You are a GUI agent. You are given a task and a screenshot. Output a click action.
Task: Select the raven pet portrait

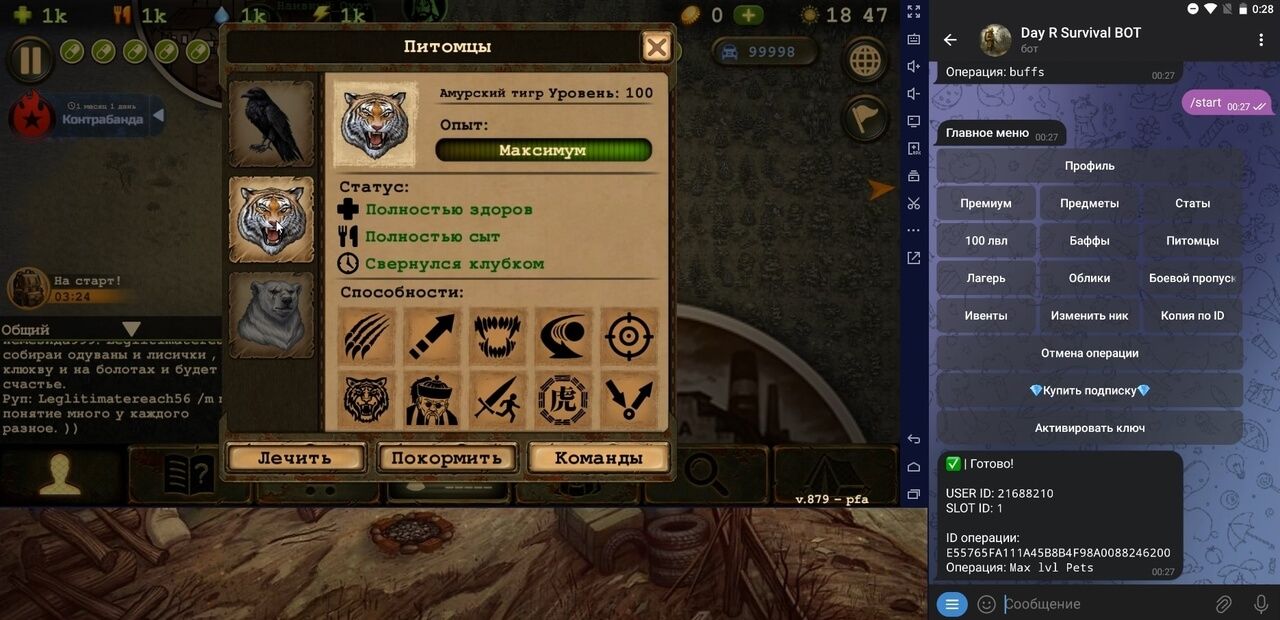click(271, 124)
